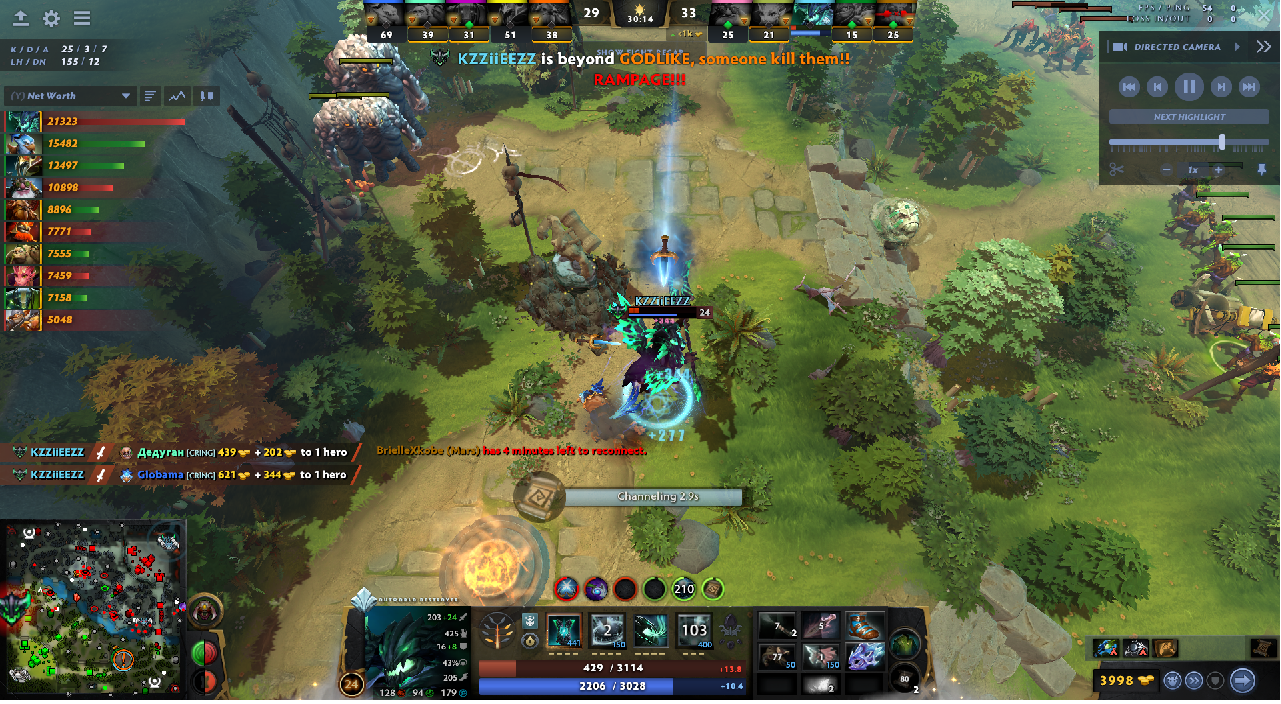
Task: Open the scissors clip tool
Action: click(x=1117, y=170)
